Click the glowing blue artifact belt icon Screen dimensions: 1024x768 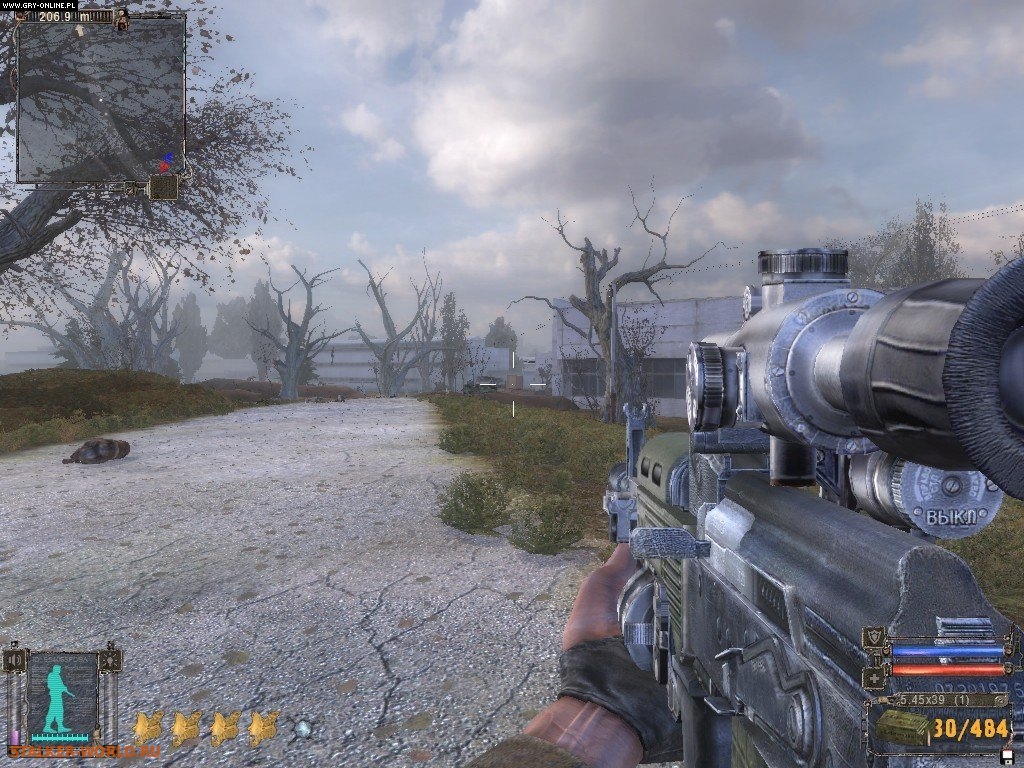[303, 729]
